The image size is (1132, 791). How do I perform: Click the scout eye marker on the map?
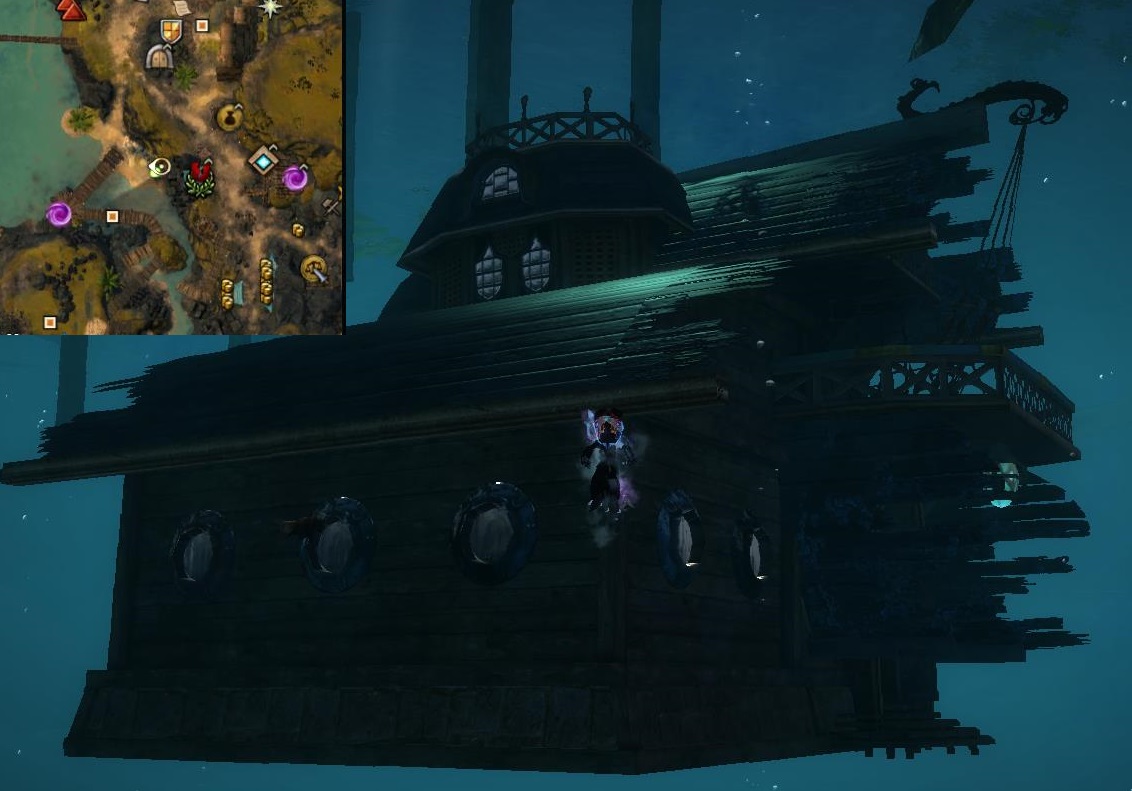(160, 167)
